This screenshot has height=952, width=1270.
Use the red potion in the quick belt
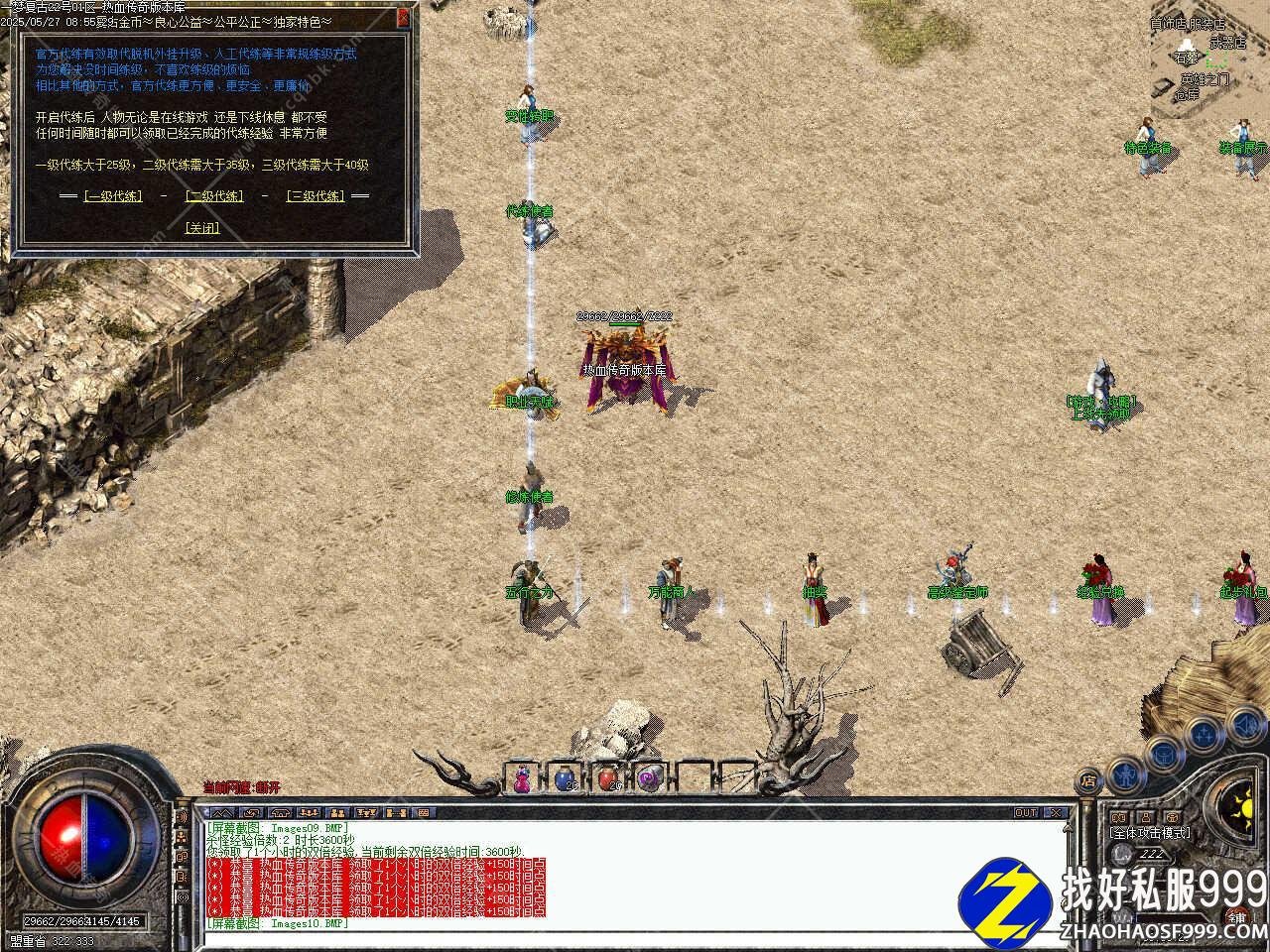(607, 779)
